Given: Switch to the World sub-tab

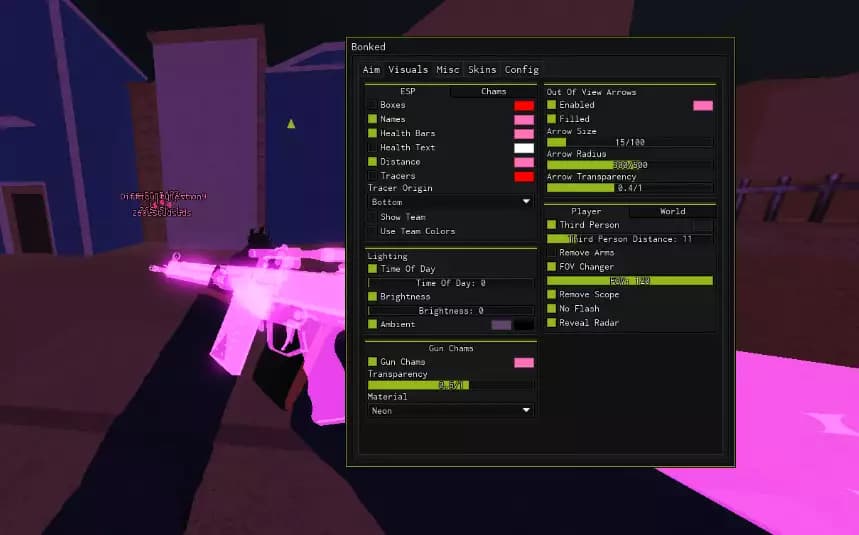Looking at the screenshot, I should 672,212.
